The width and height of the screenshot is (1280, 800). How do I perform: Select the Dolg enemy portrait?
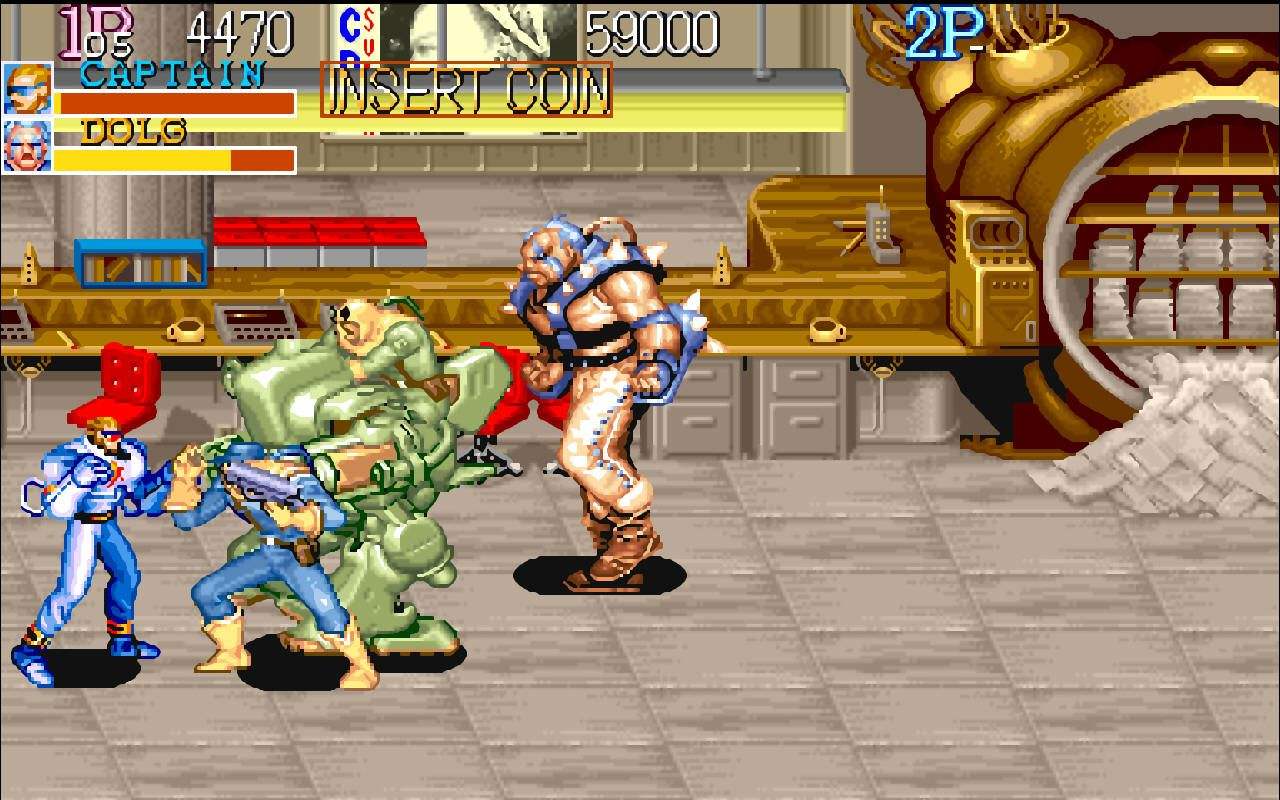(x=27, y=146)
